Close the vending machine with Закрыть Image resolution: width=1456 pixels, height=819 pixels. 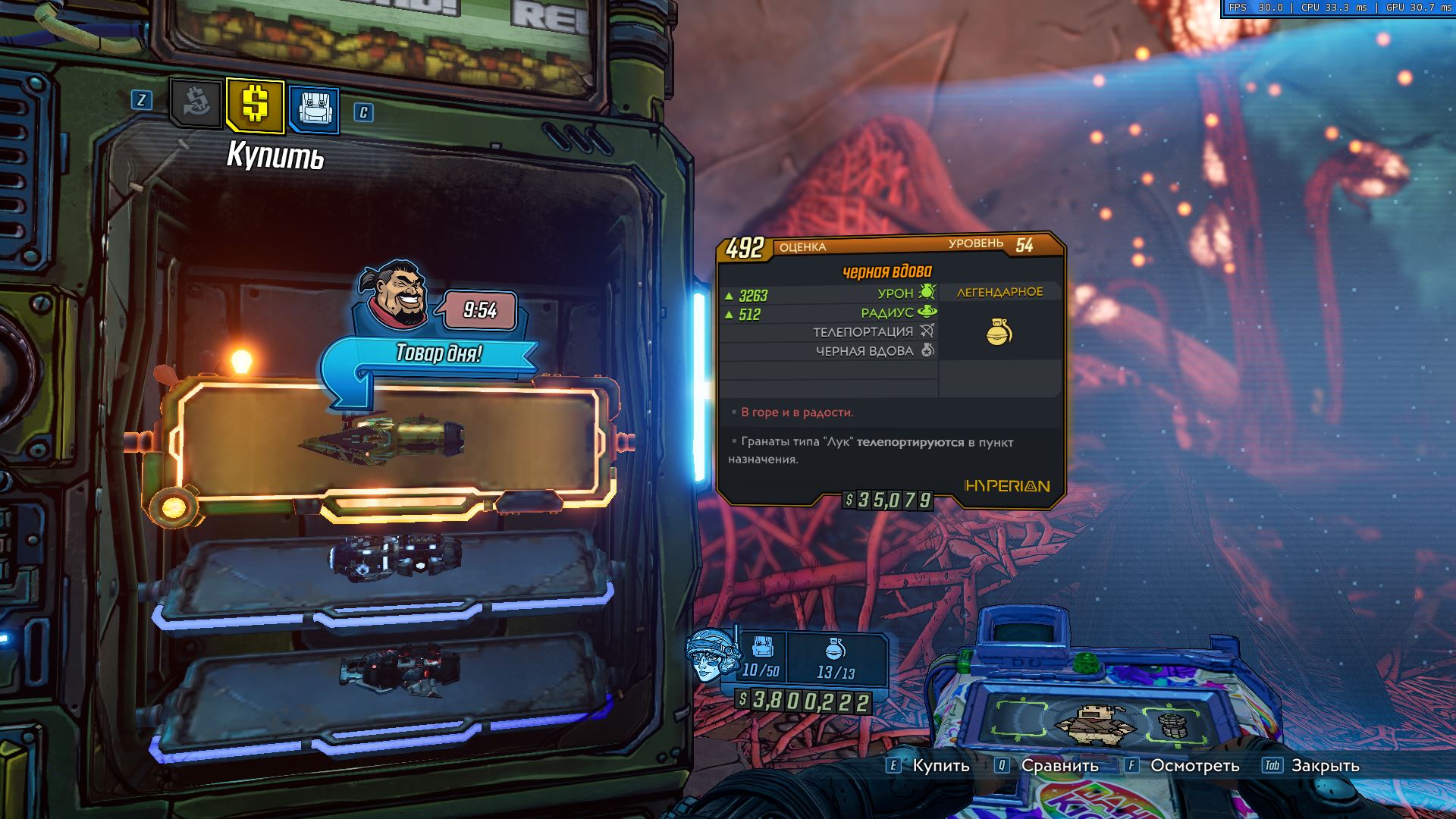click(1325, 766)
